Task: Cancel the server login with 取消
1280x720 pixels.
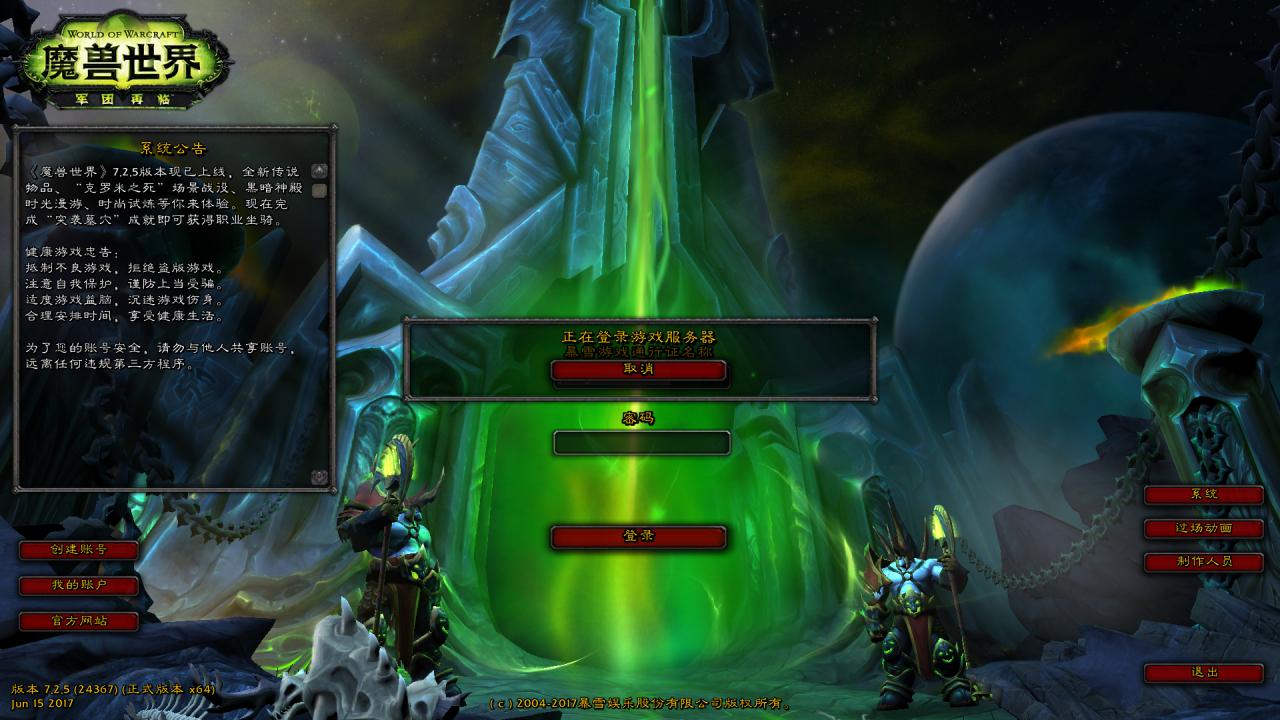Action: [638, 370]
